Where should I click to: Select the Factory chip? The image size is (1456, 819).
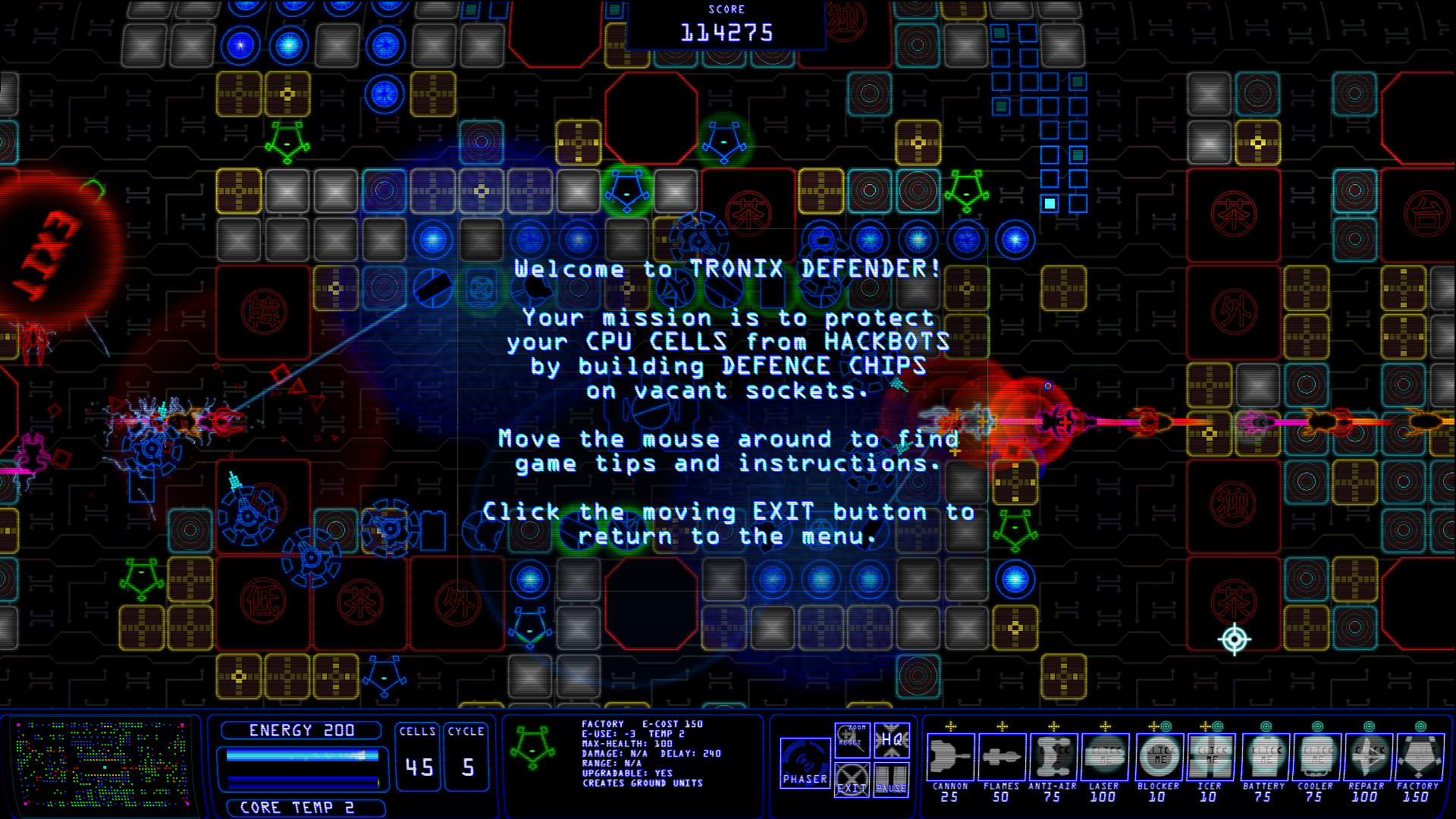coord(1419,758)
